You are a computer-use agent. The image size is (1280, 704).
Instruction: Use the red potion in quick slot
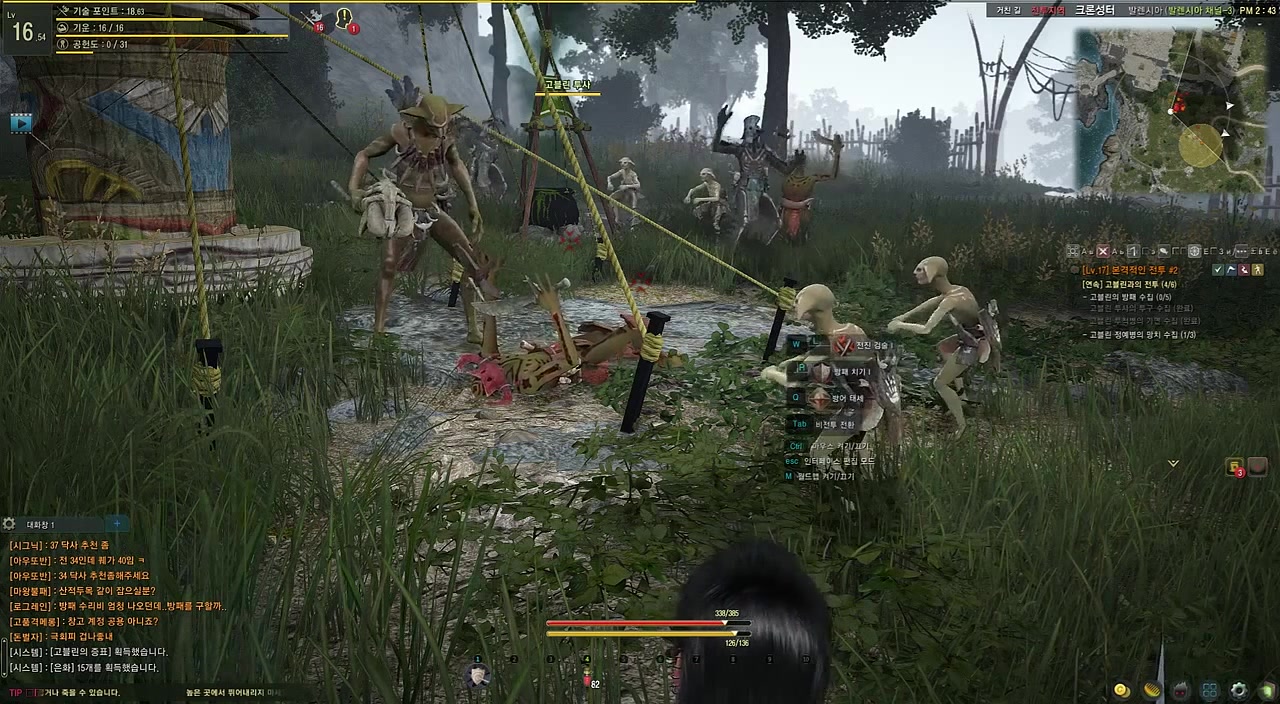(587, 679)
